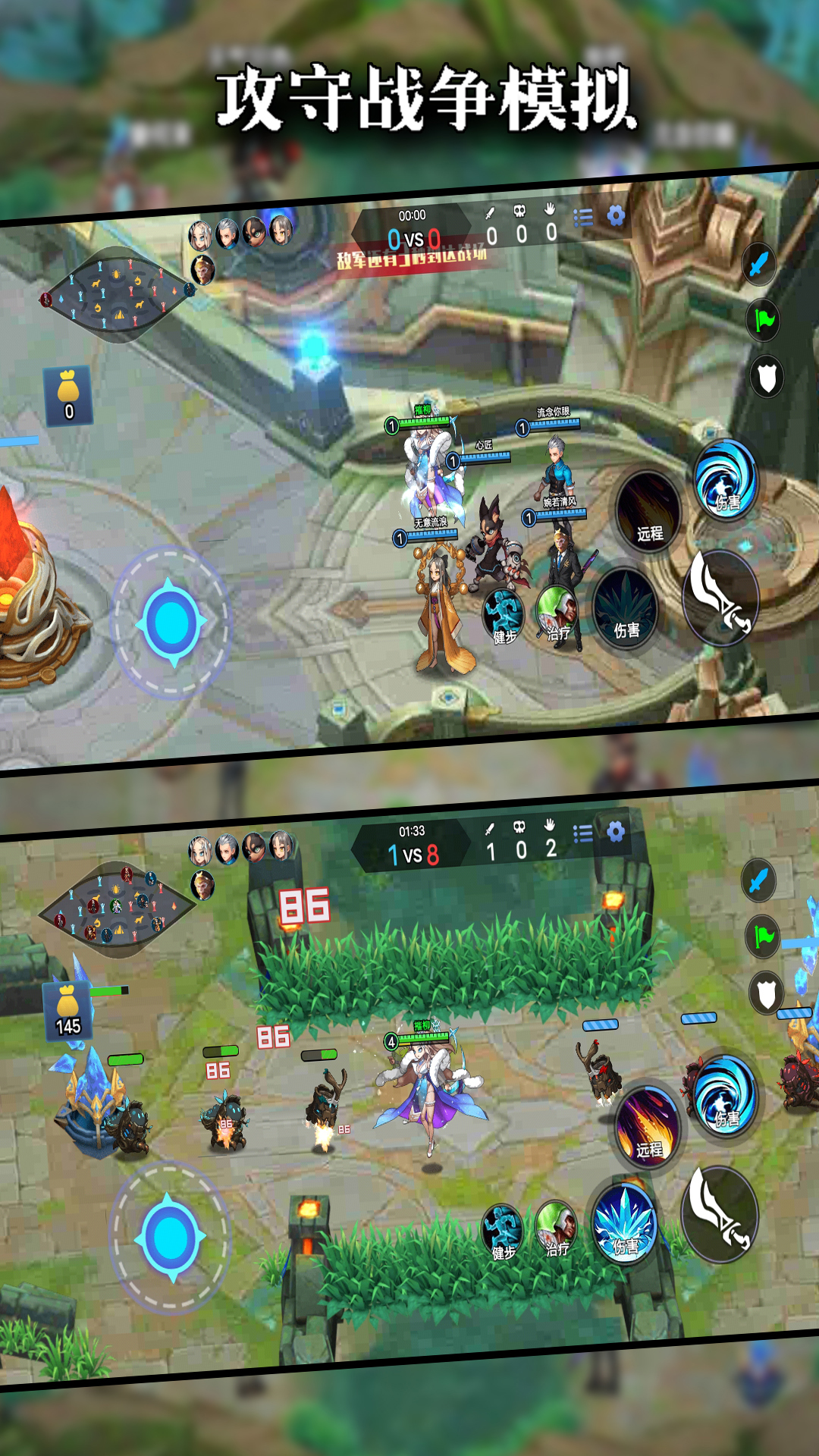
Task: Send green flag signal in the 00:00 match
Action: (x=764, y=321)
